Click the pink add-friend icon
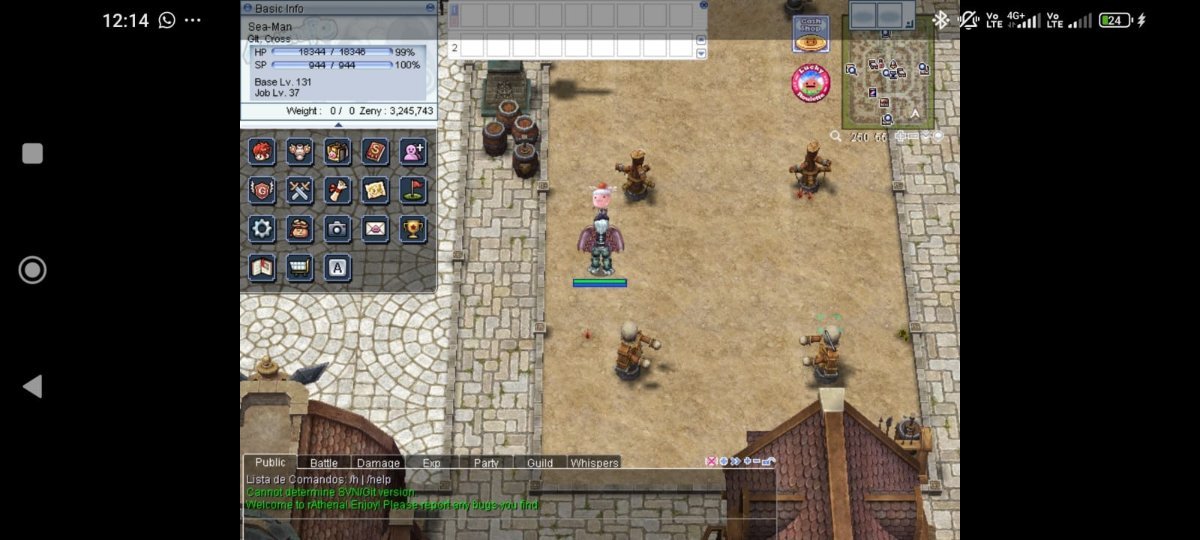Image resolution: width=1200 pixels, height=540 pixels. 413,152
